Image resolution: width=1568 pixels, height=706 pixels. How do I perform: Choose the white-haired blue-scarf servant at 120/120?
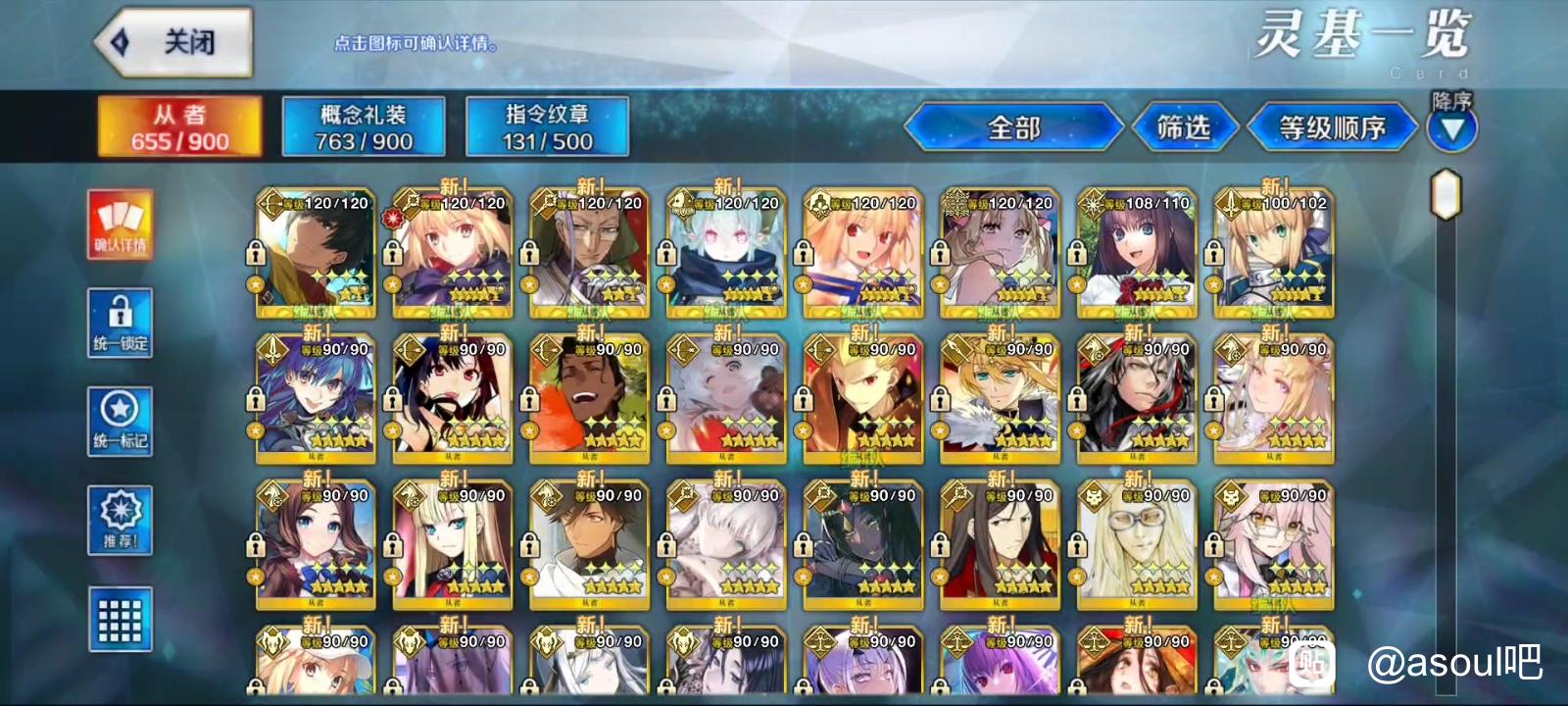click(726, 253)
